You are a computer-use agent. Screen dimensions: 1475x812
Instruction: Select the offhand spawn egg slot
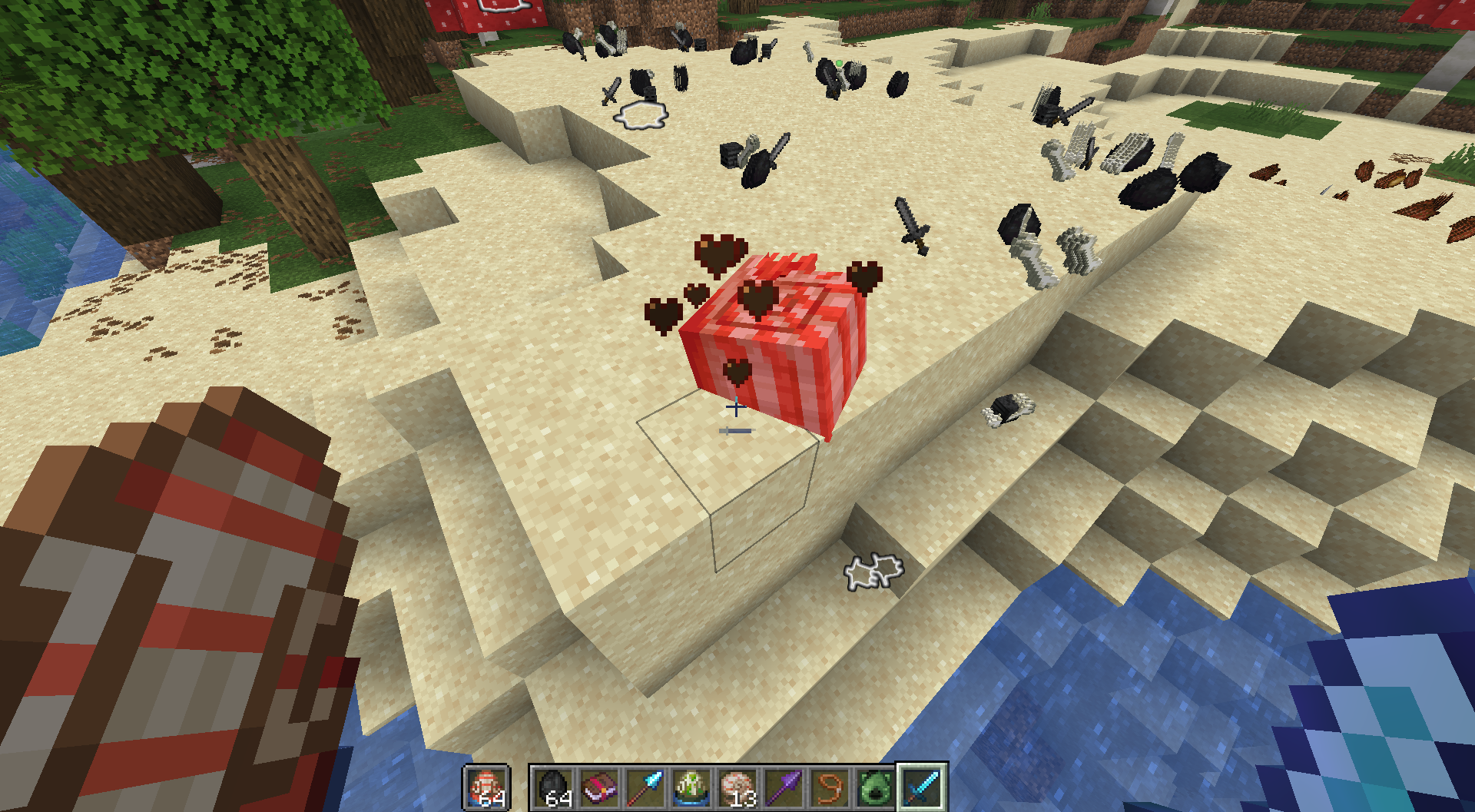point(486,787)
